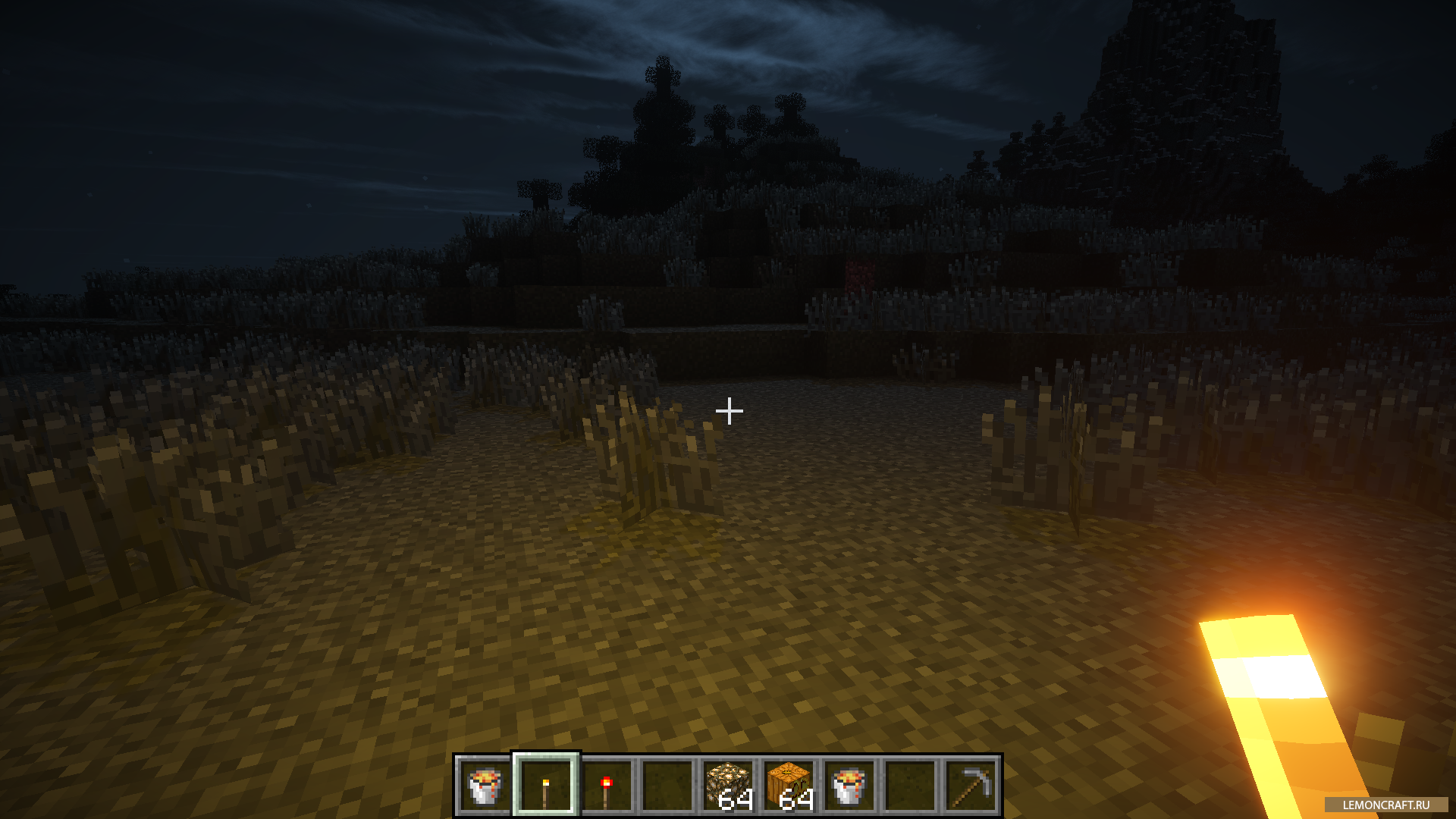Choose the glowstone block stack
Viewport: 1456px width, 819px height.
pyautogui.click(x=728, y=786)
